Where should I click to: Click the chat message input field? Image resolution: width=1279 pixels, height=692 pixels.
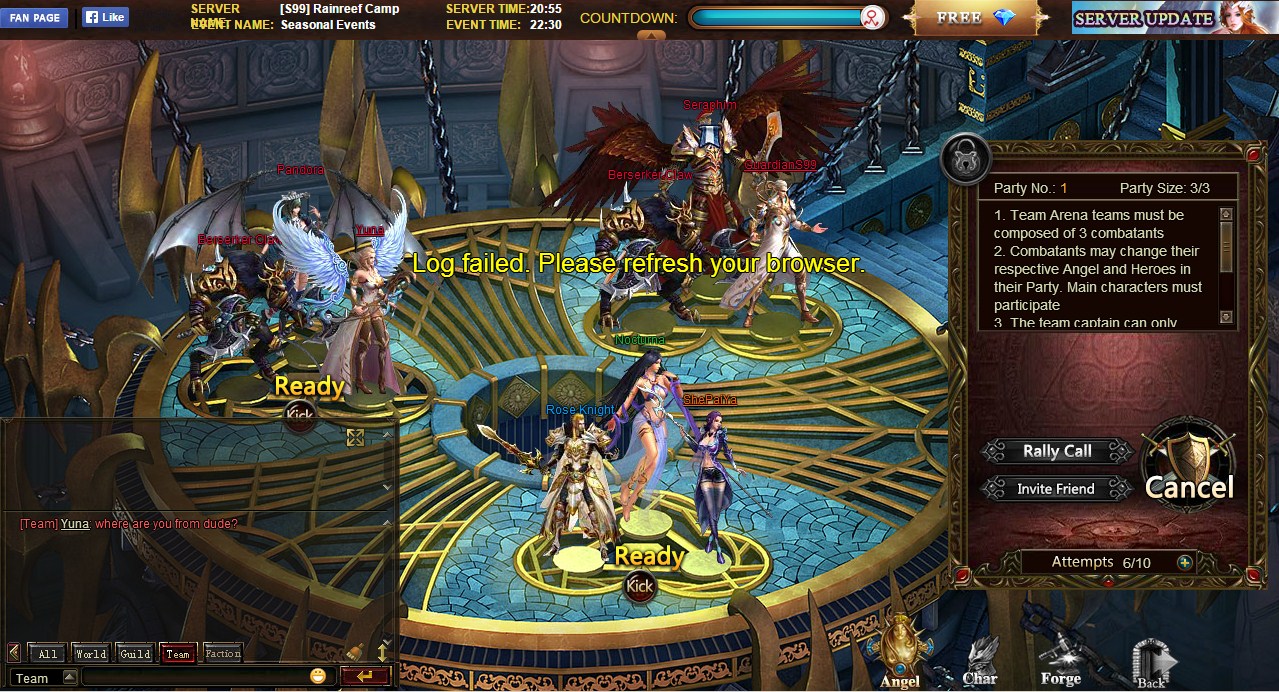tap(195, 678)
